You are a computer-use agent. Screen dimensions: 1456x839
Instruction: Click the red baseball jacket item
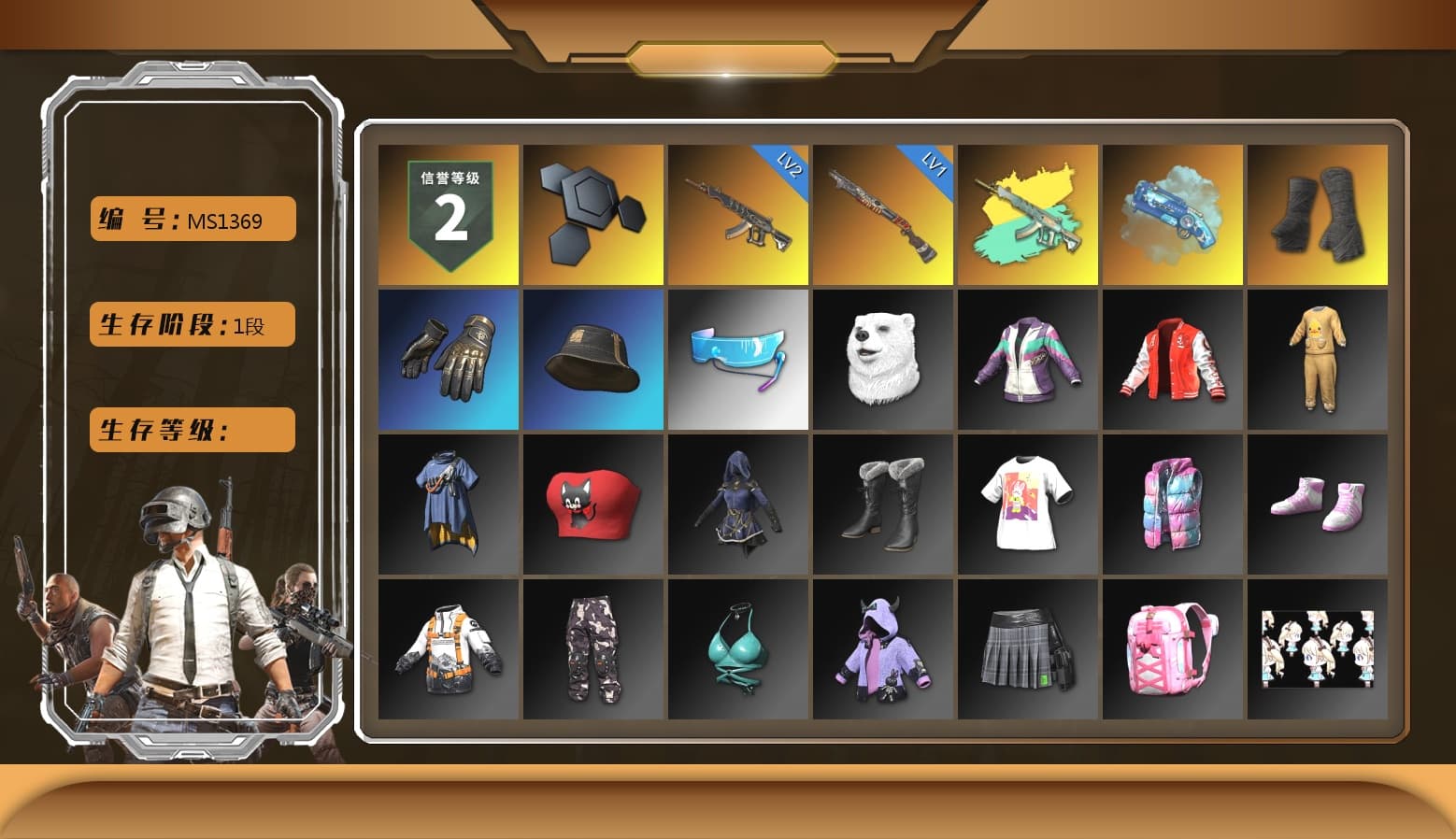pos(1174,360)
